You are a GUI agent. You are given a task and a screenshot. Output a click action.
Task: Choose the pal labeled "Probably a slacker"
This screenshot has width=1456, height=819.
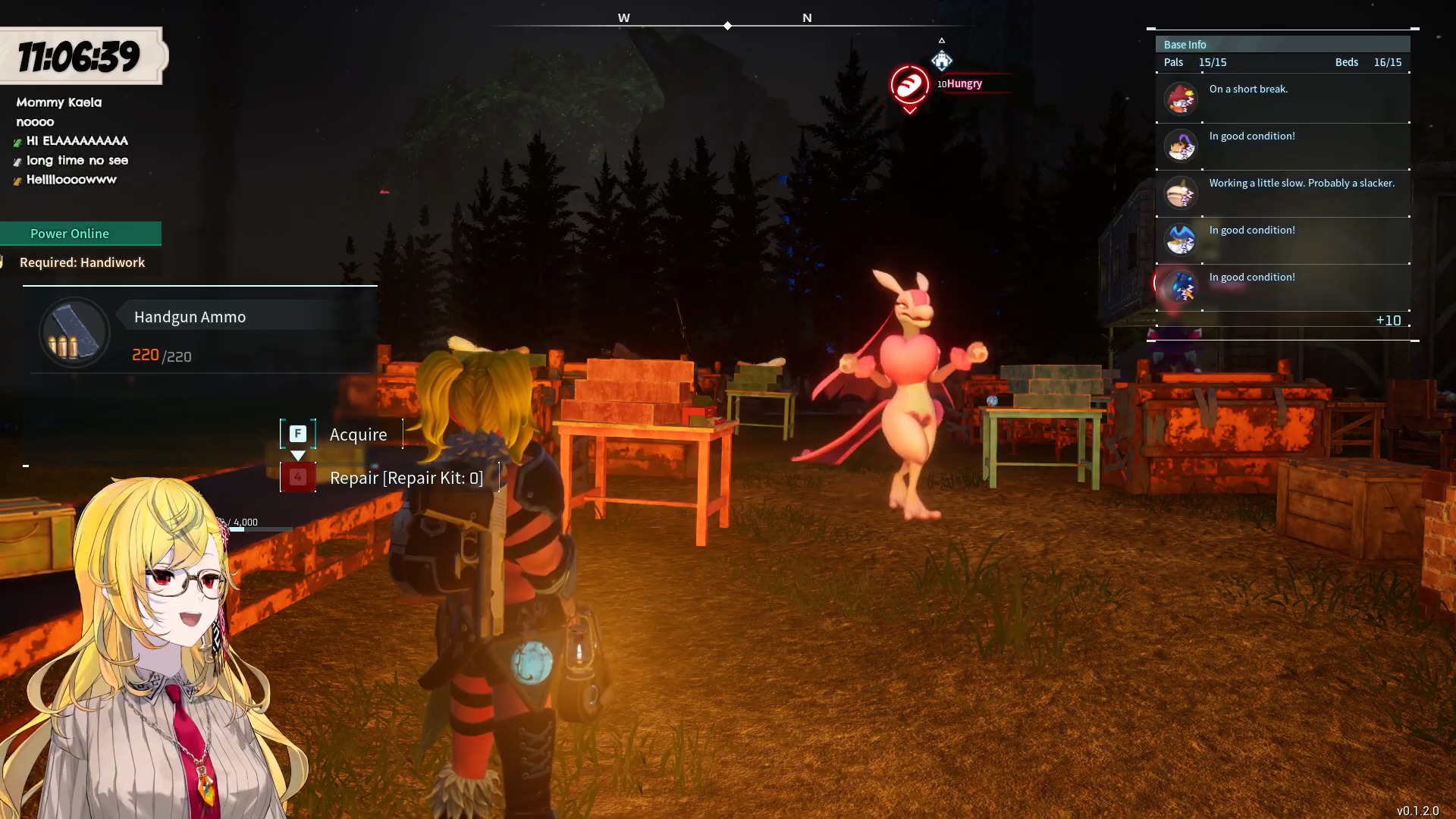(x=1282, y=193)
